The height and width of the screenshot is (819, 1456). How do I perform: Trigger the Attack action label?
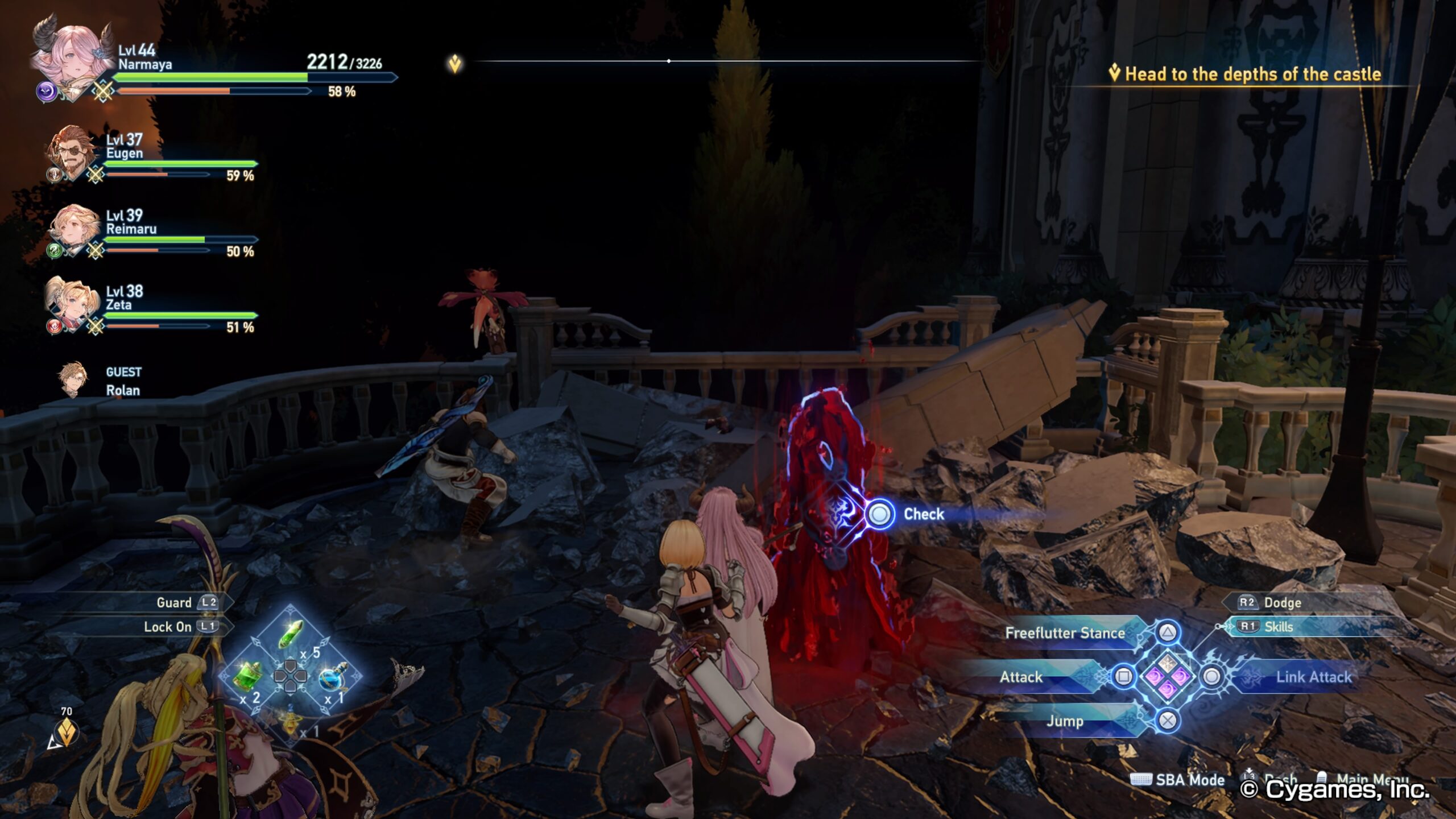click(x=1021, y=677)
